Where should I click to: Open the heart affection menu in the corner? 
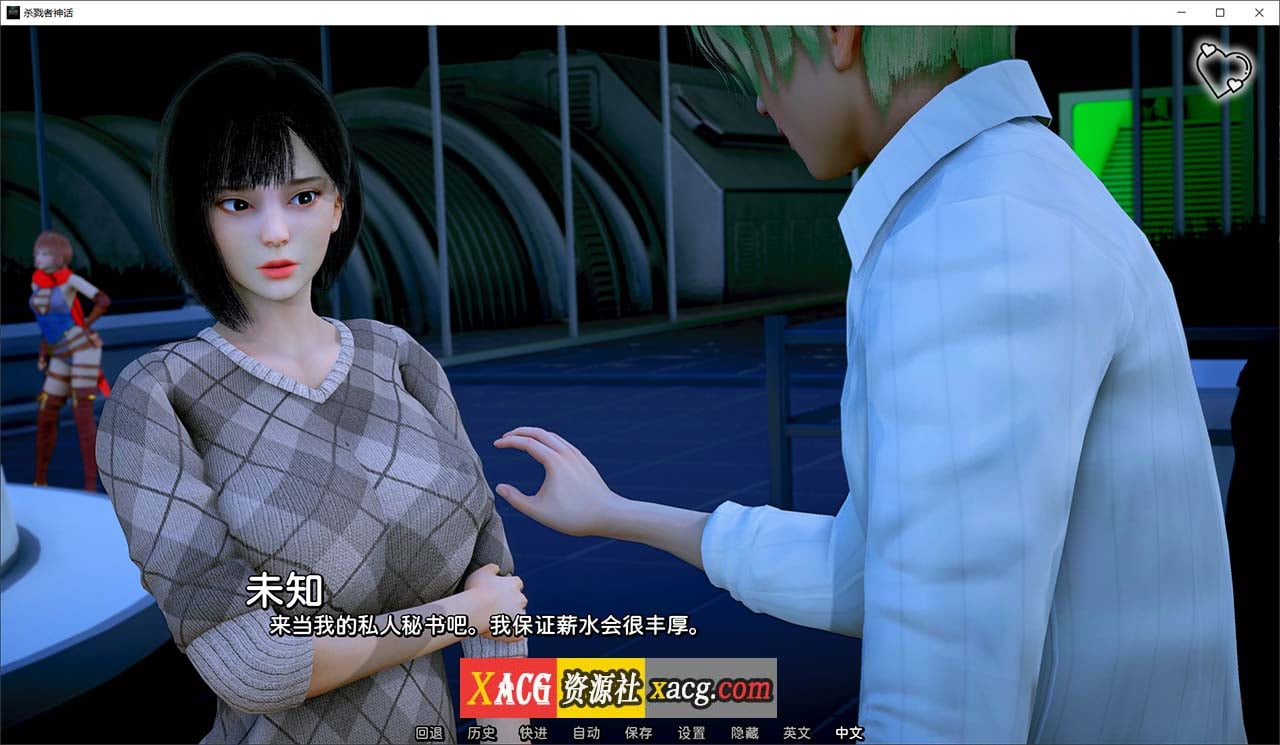pos(1227,68)
